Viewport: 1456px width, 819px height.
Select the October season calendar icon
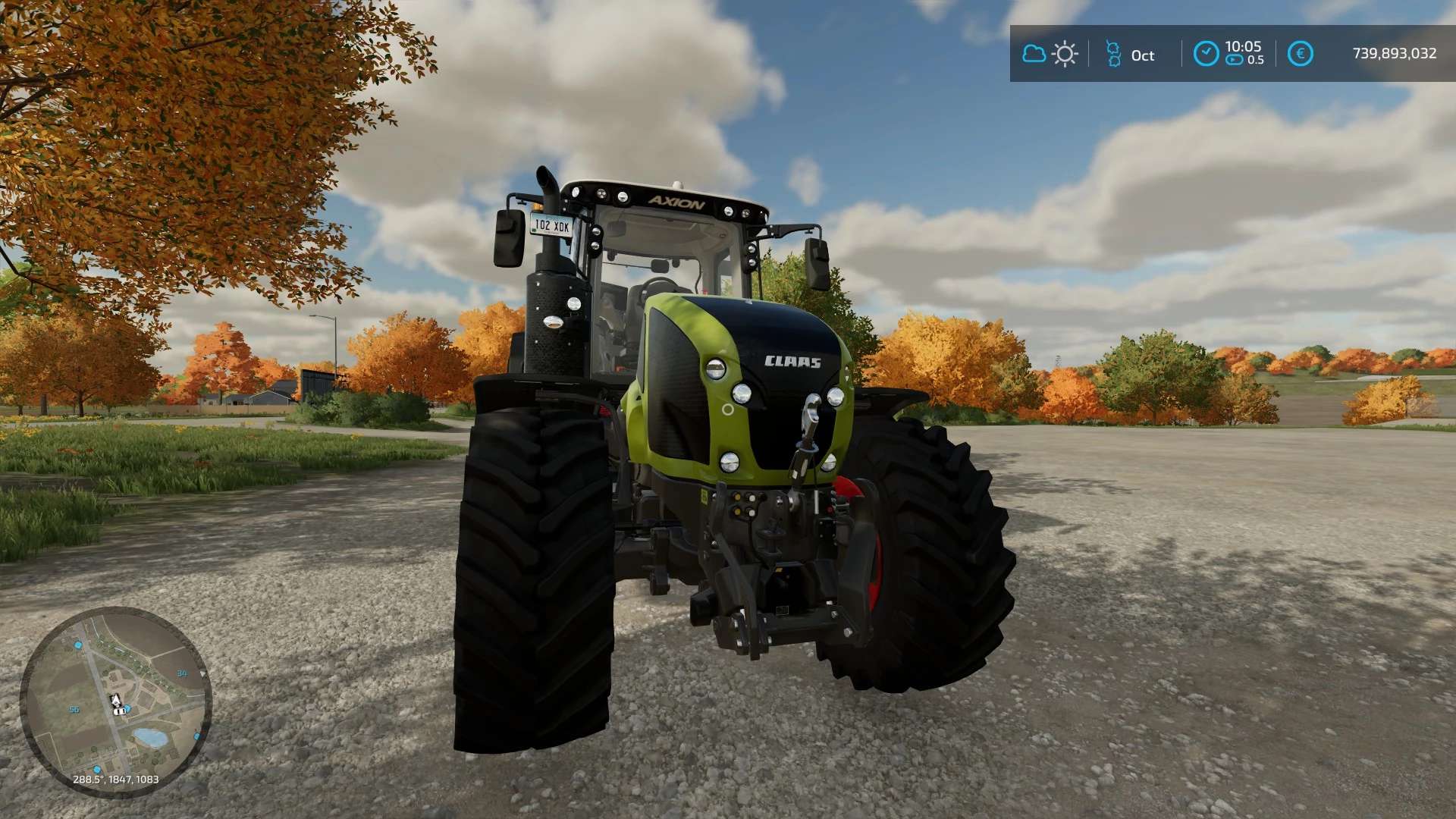[x=1113, y=54]
